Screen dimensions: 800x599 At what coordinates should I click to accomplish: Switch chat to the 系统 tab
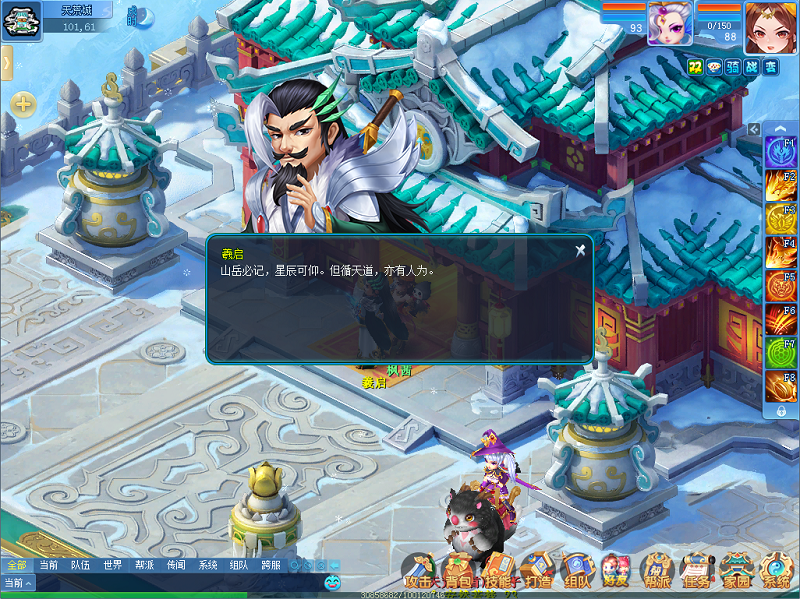(x=207, y=565)
